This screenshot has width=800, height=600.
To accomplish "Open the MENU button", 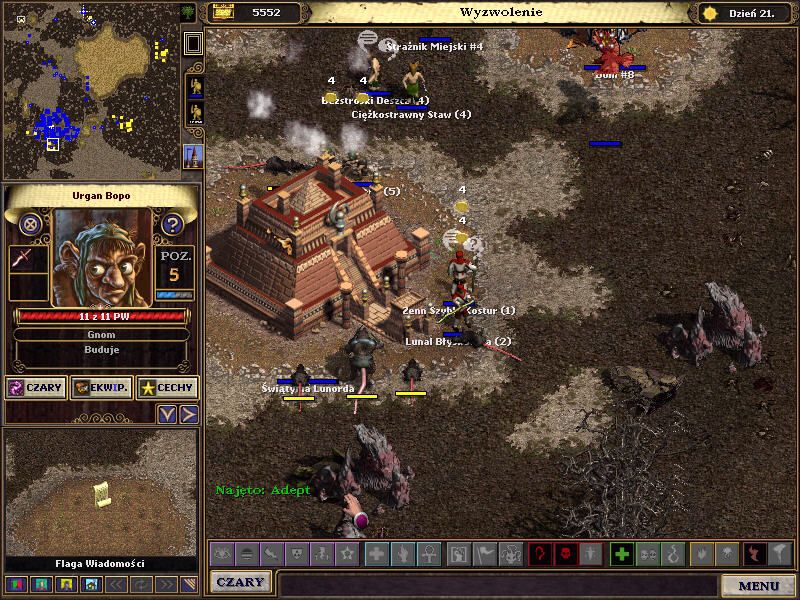I will pyautogui.click(x=758, y=585).
